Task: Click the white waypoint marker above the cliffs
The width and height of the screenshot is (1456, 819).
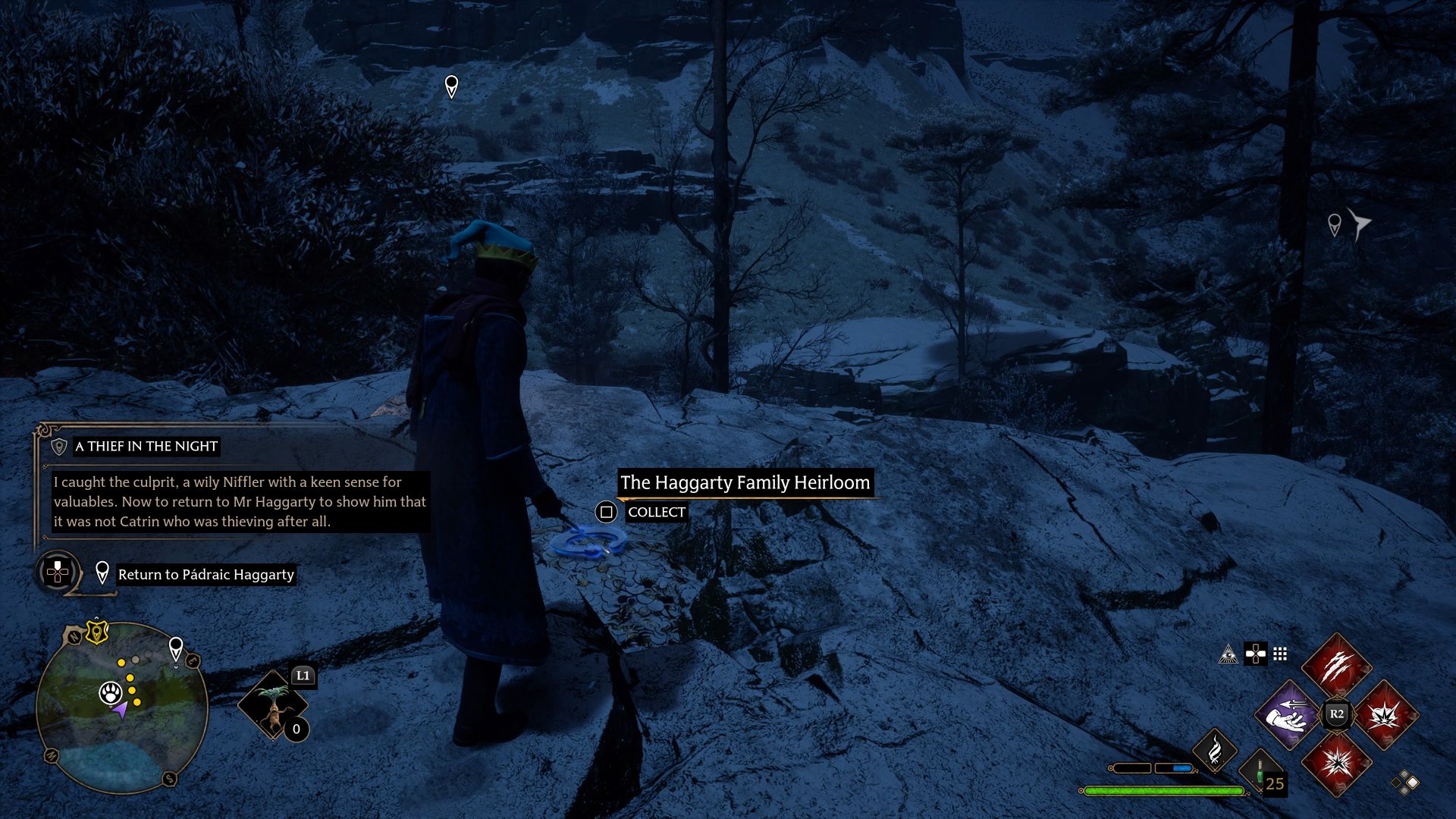Action: pos(452,88)
